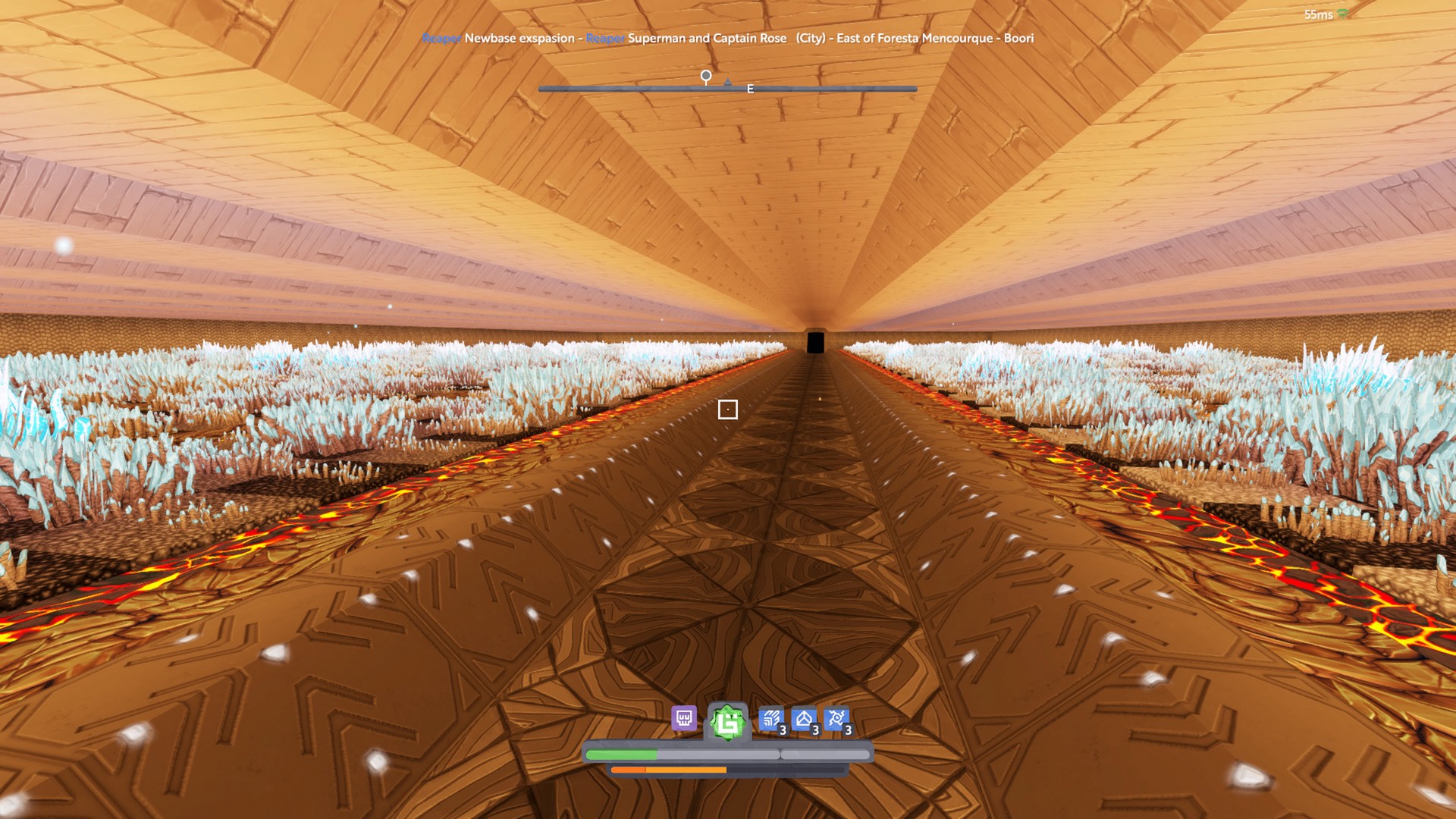Select the green gem hotbar slot
Screen dimensions: 1456x819
pyautogui.click(x=728, y=723)
